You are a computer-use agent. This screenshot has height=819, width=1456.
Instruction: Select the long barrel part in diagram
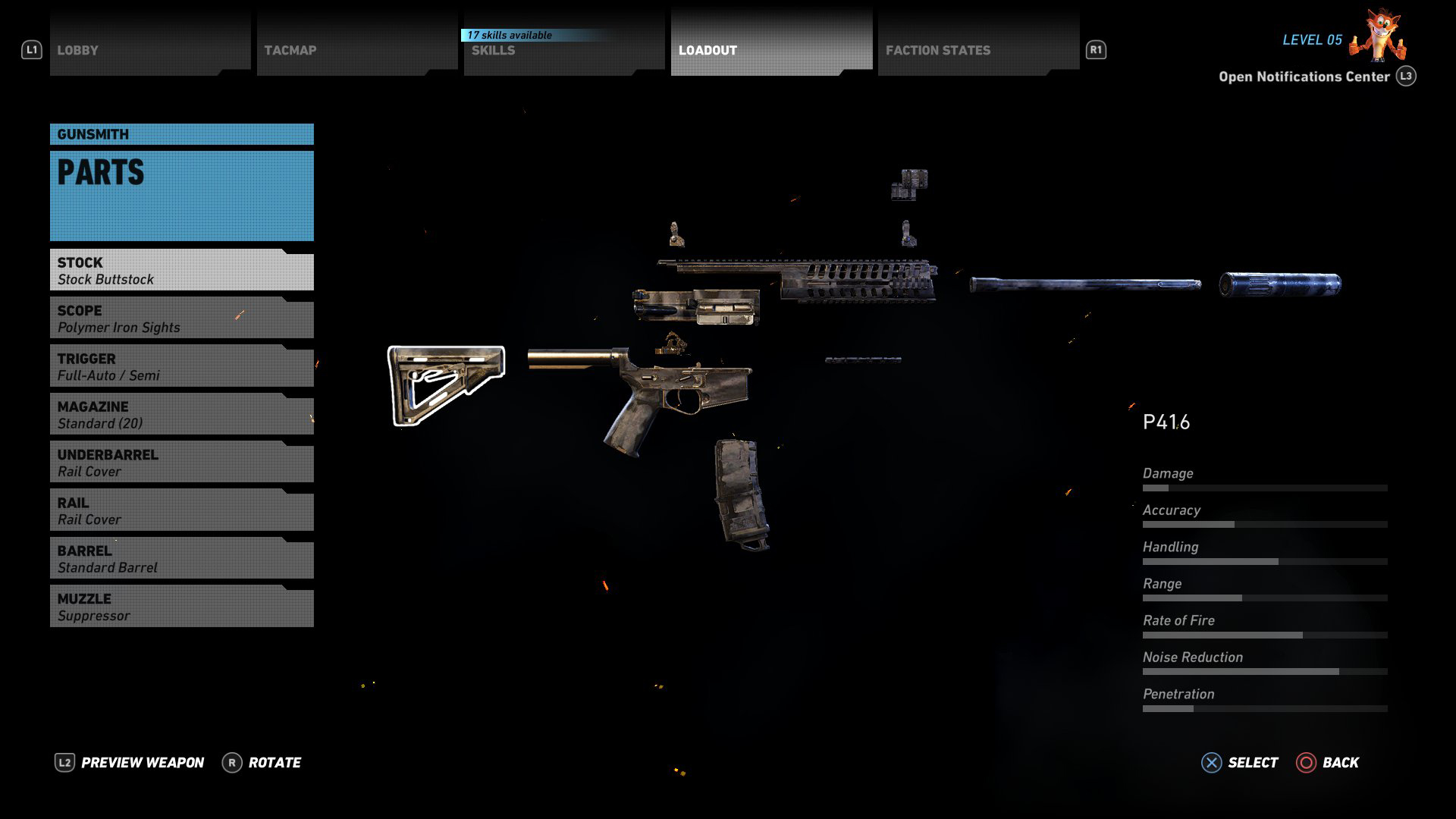[x=1084, y=285]
